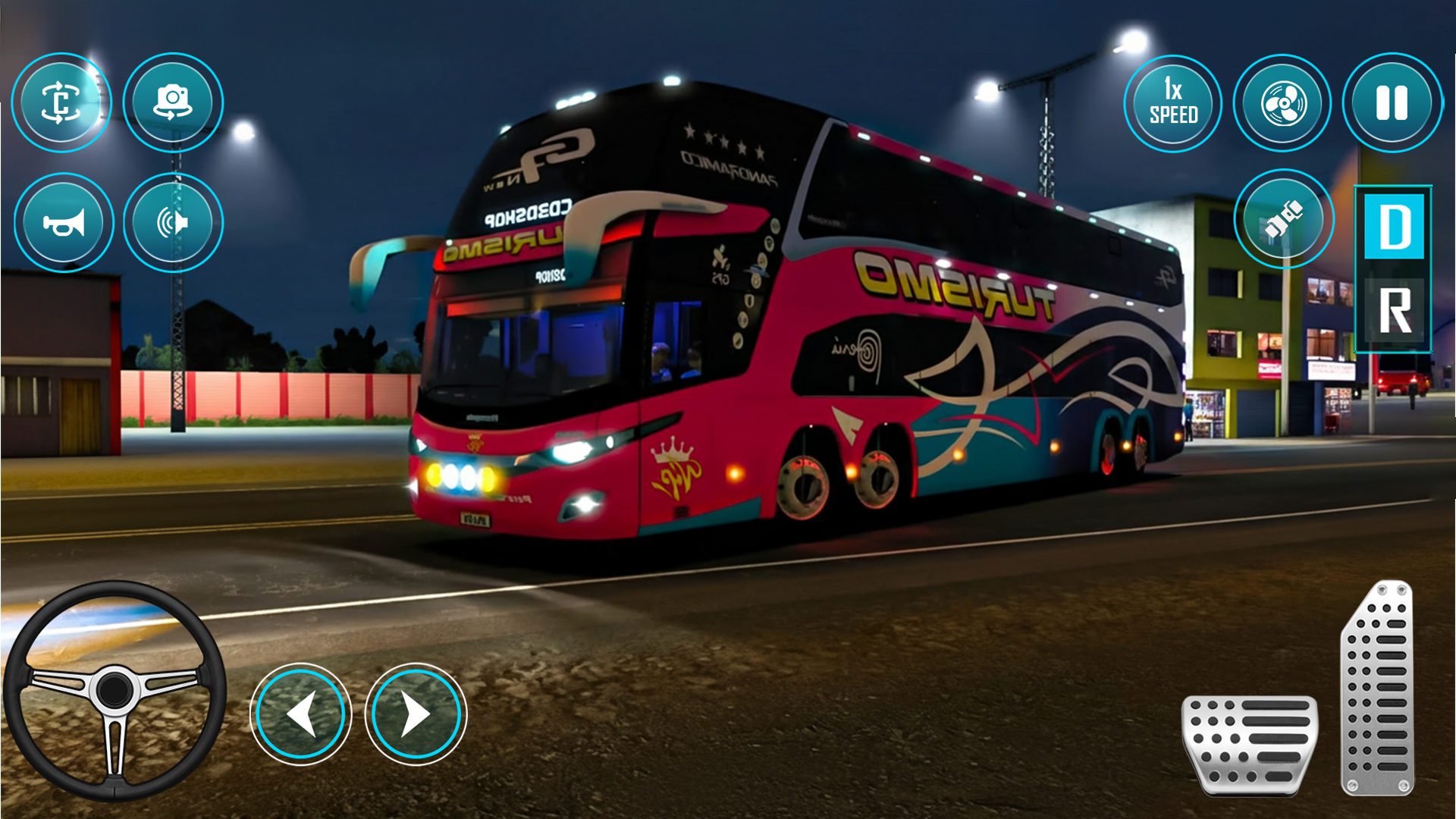
Task: Tap the rotate camera view button
Action: coord(61,102)
